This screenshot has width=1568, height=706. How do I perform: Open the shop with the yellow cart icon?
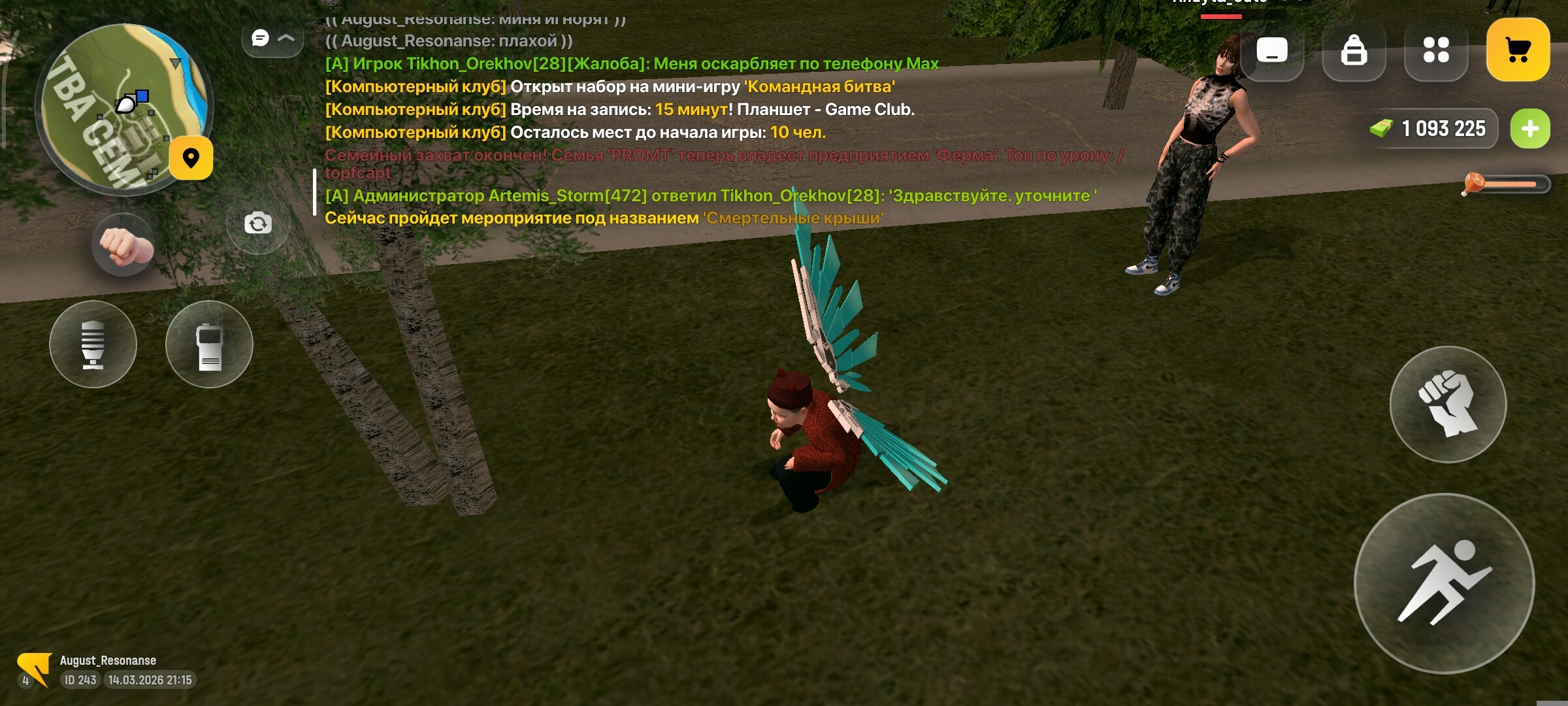tap(1517, 48)
